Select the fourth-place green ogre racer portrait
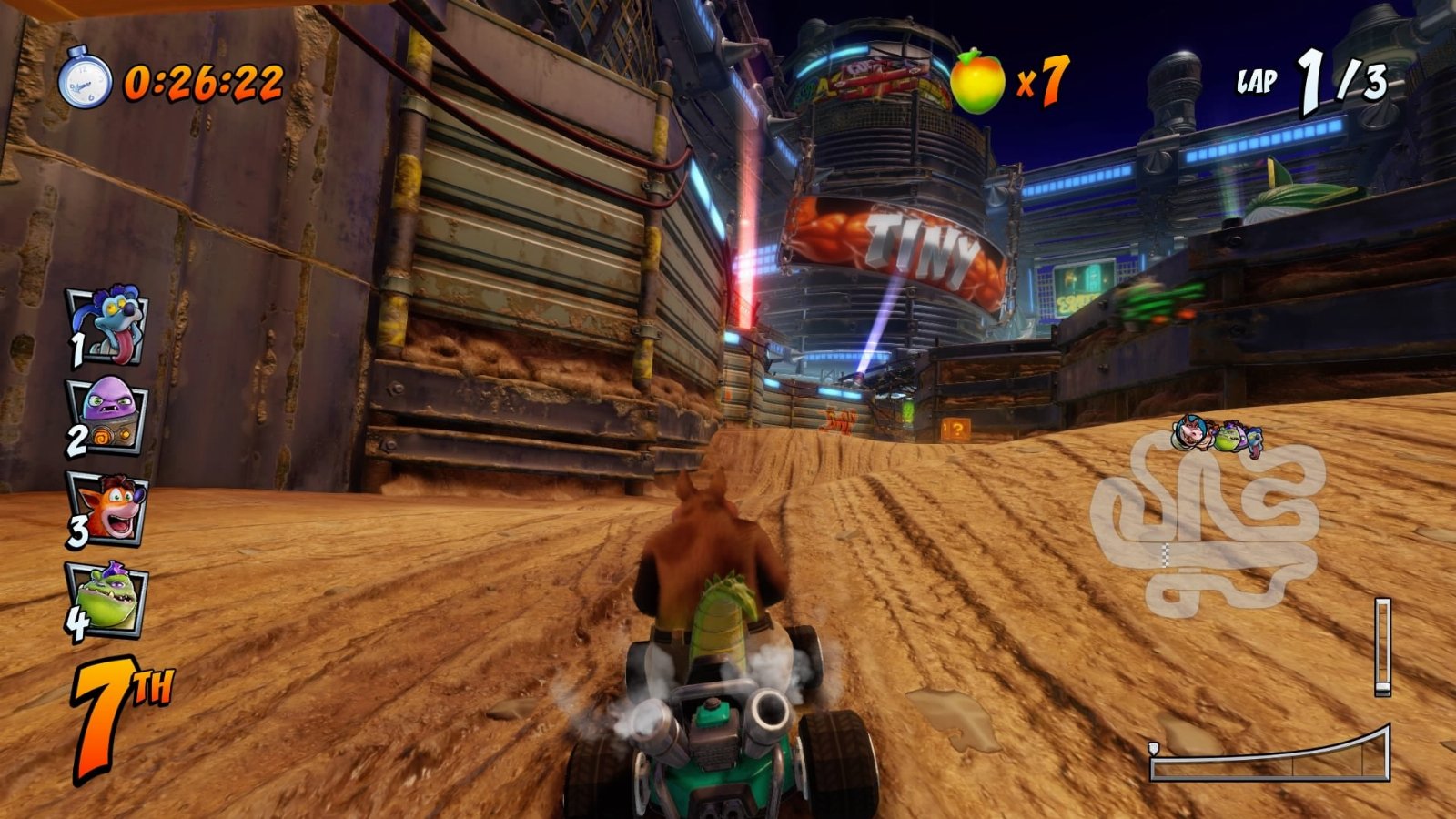This screenshot has width=1456, height=819. [x=111, y=598]
